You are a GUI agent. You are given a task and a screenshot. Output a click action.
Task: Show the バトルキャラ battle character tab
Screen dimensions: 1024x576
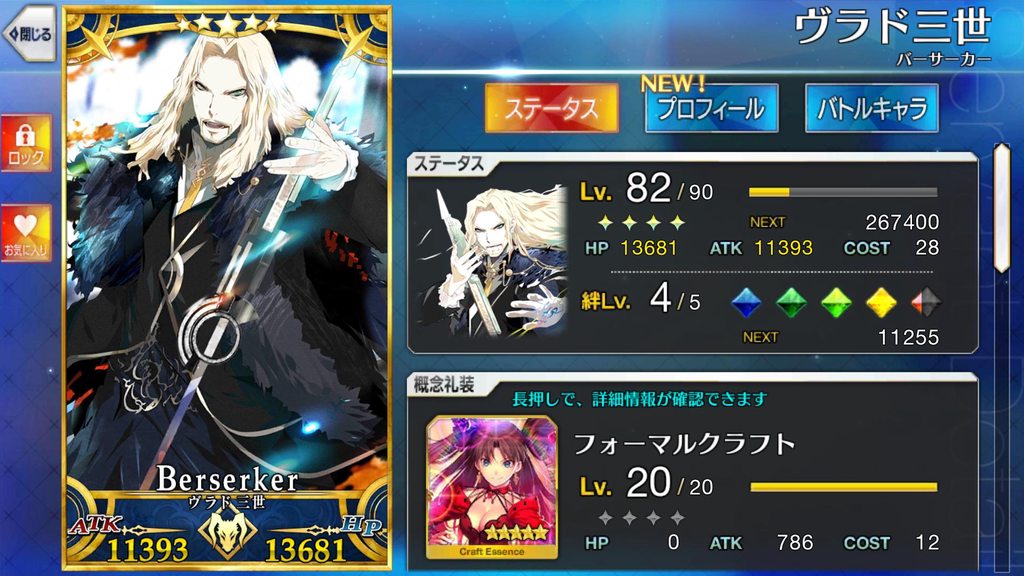coord(871,108)
